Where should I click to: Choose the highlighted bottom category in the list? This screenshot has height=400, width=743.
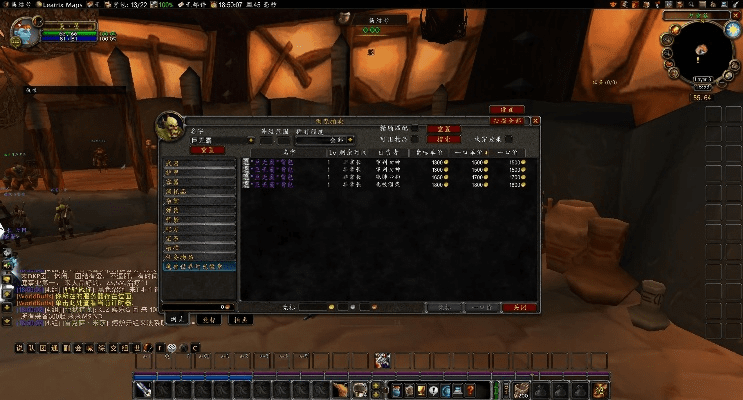[x=200, y=266]
